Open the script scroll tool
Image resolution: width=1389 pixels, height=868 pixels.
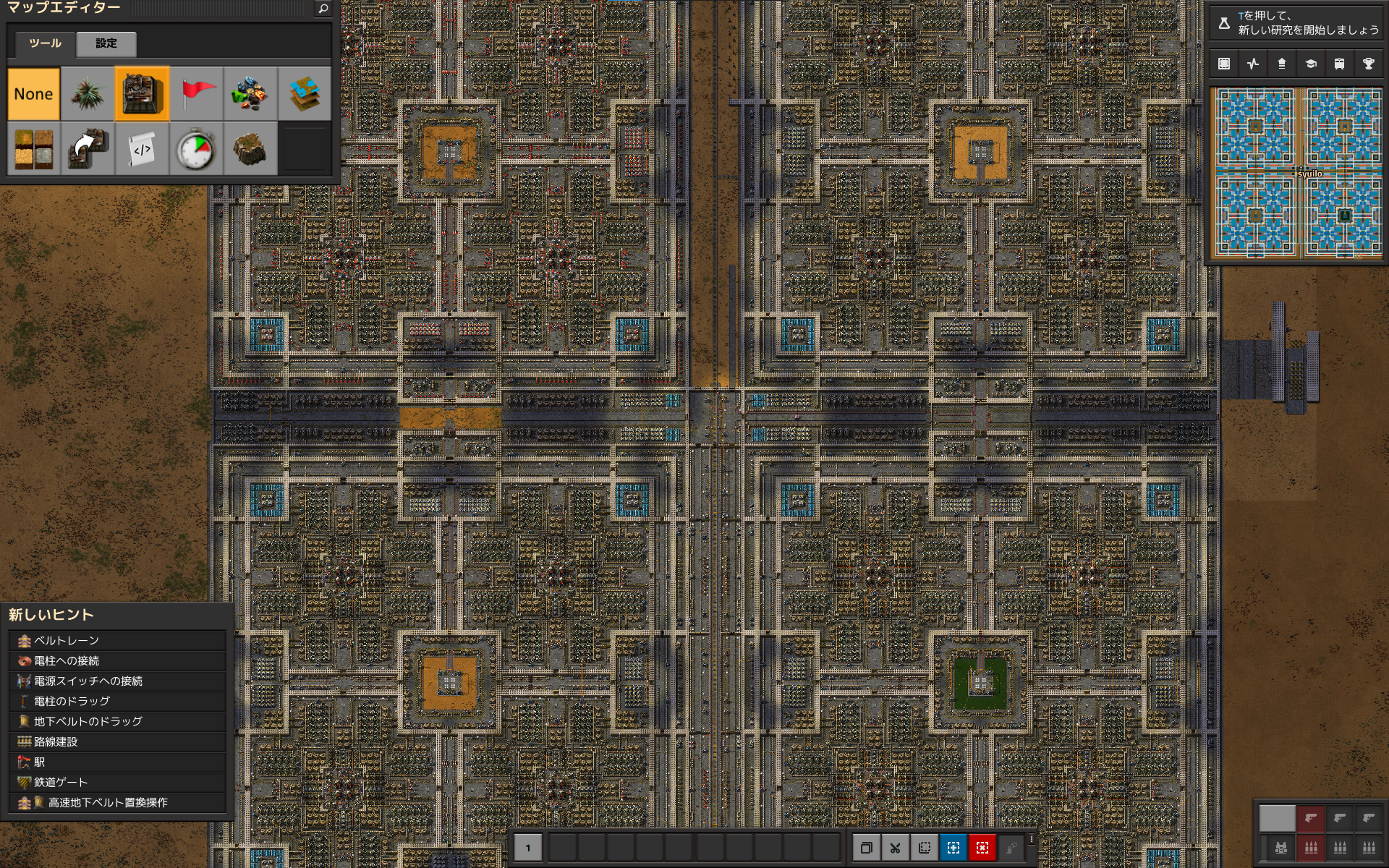click(x=142, y=149)
